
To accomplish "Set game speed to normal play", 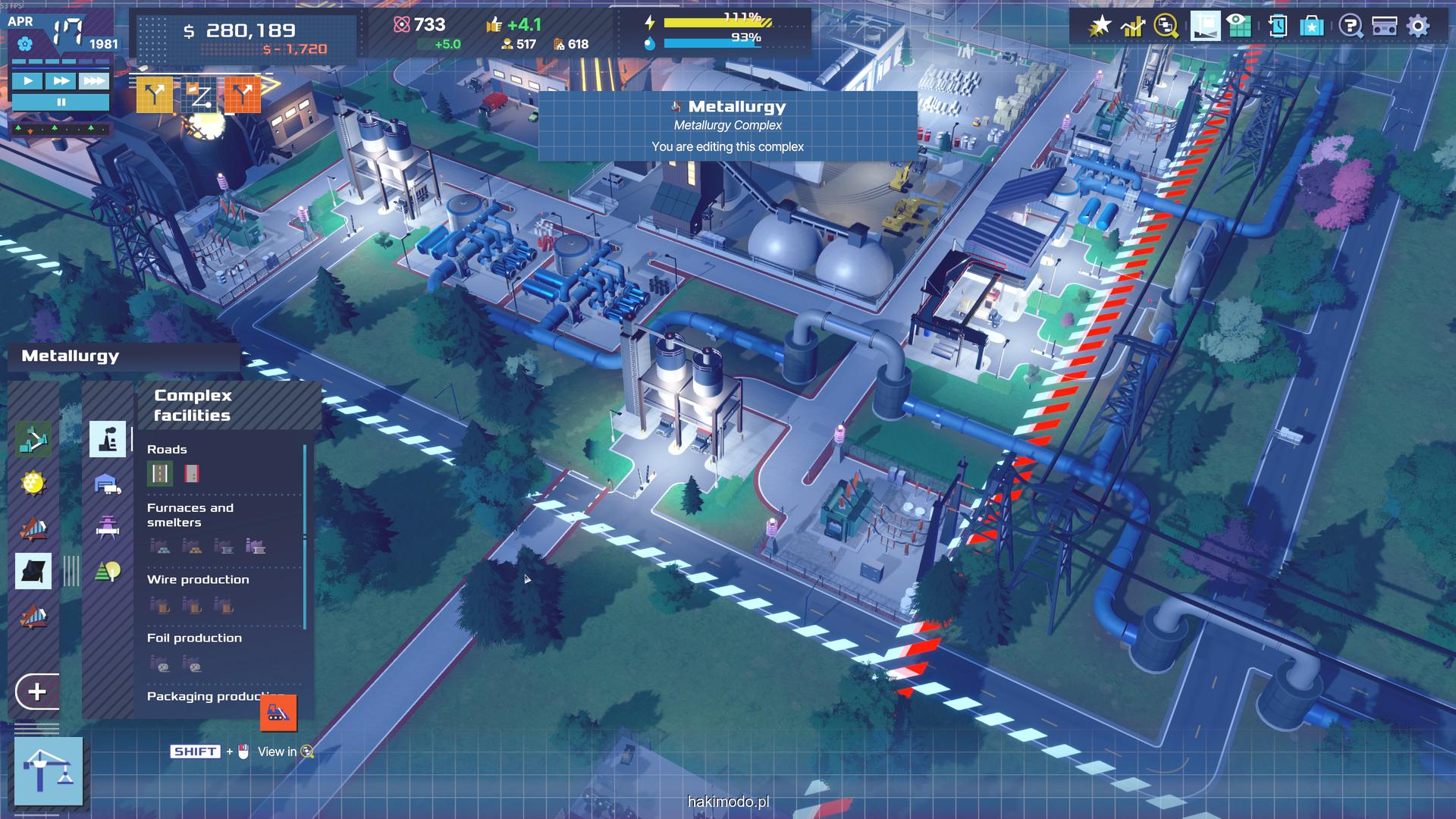I will click(28, 80).
